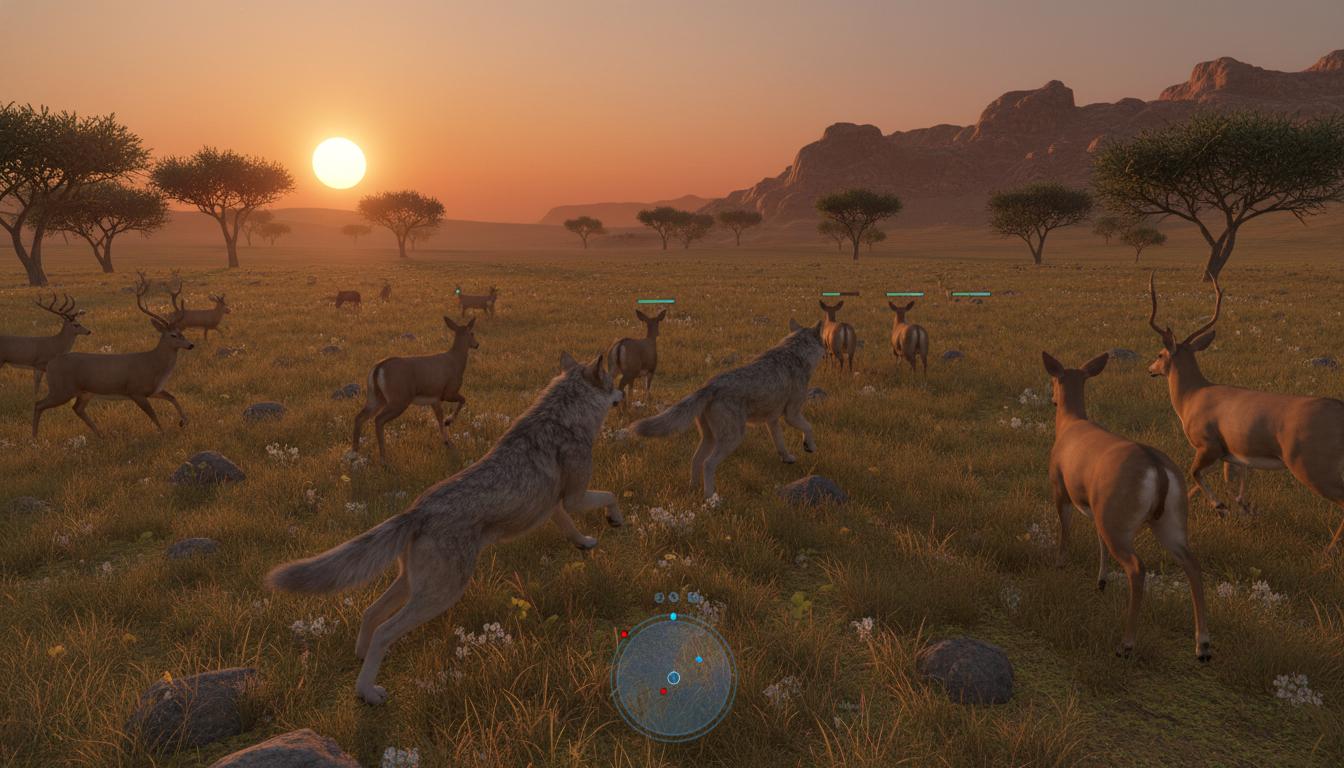Viewport: 1344px width, 768px height.
Task: Click the cyan marker on minimap's top rim
Action: (673, 616)
